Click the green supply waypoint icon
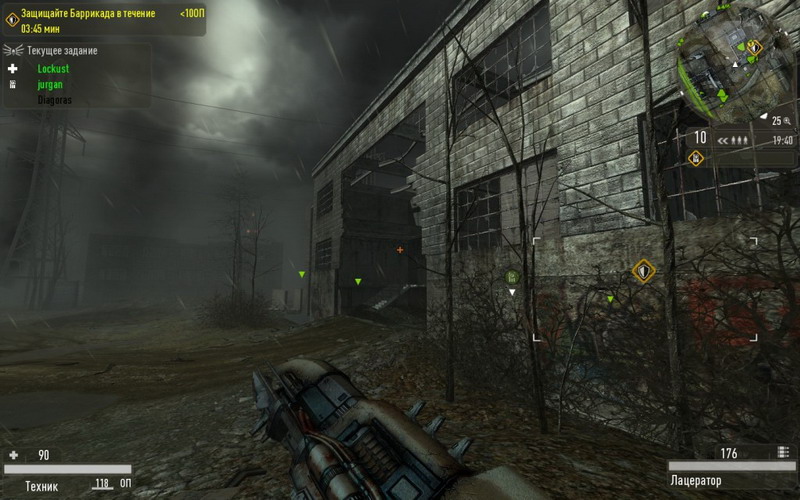Image resolution: width=800 pixels, height=500 pixels. pyautogui.click(x=512, y=277)
